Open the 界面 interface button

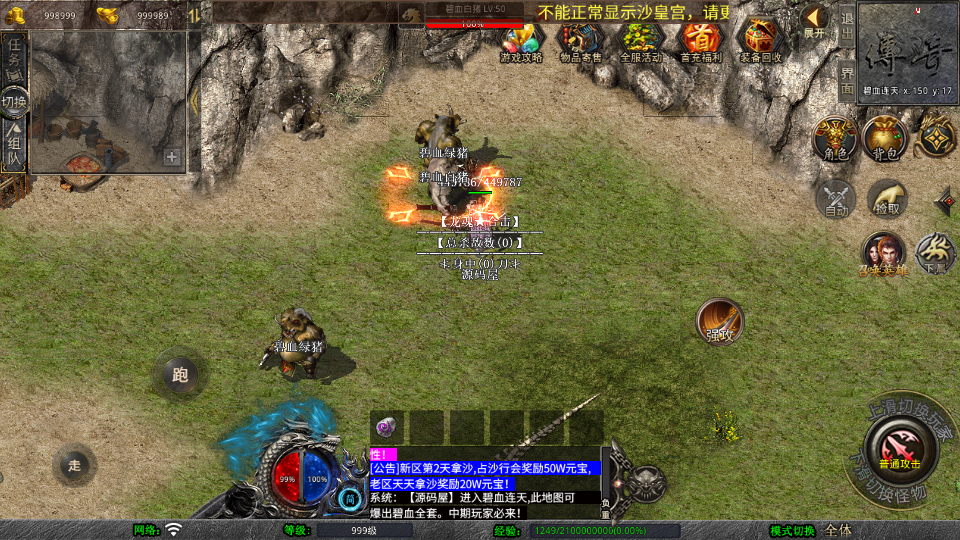tap(846, 80)
